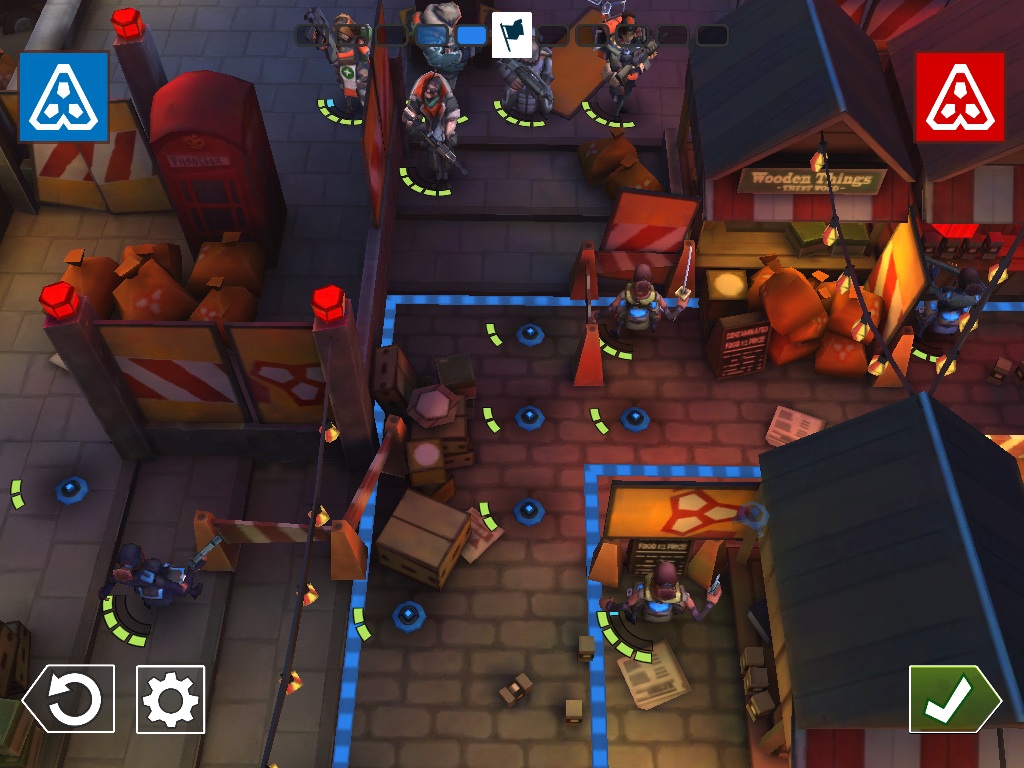Confirm the turn with the green checkmark
The height and width of the screenshot is (768, 1024).
pos(953,699)
